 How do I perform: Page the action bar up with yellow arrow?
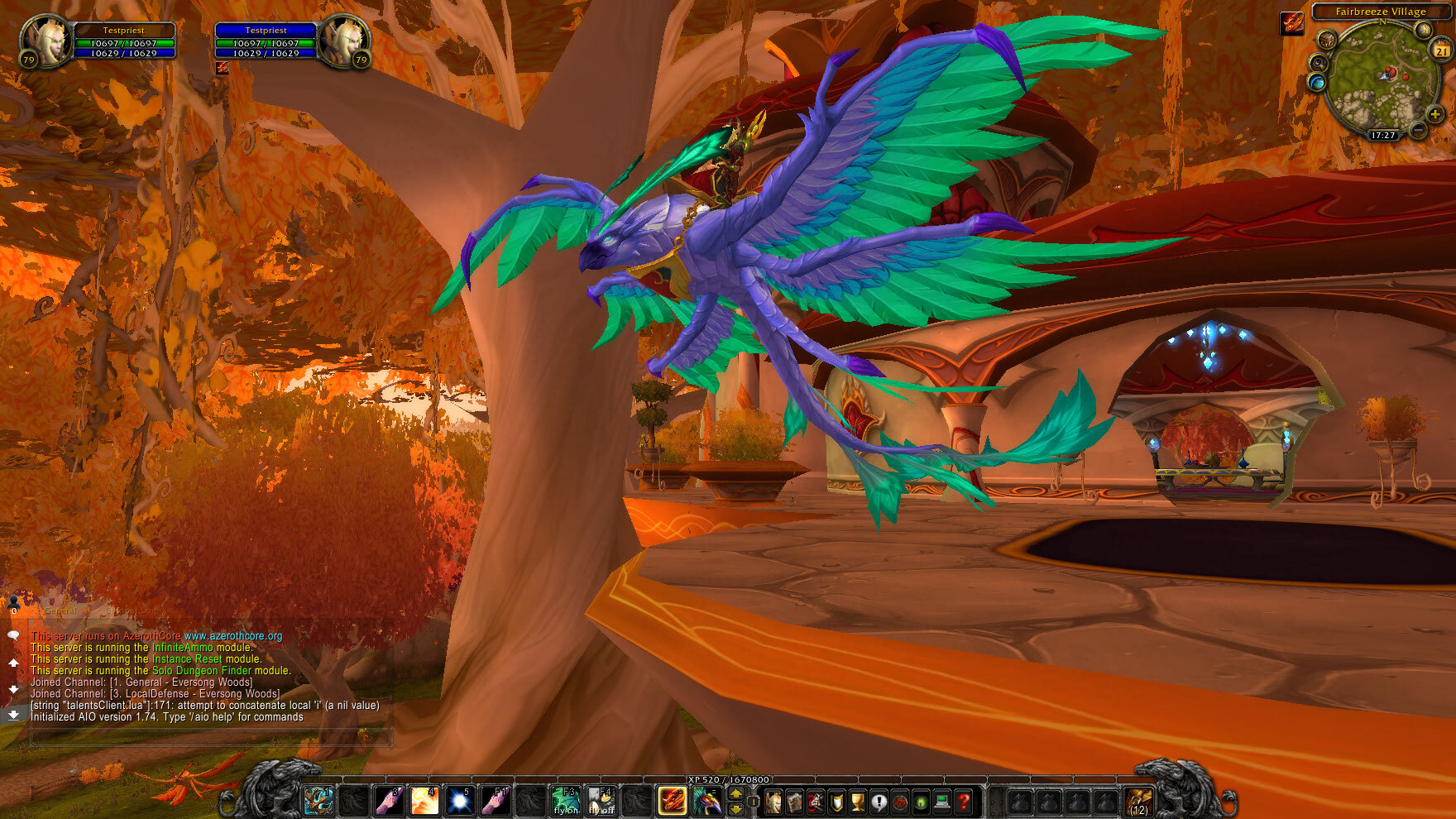click(735, 795)
